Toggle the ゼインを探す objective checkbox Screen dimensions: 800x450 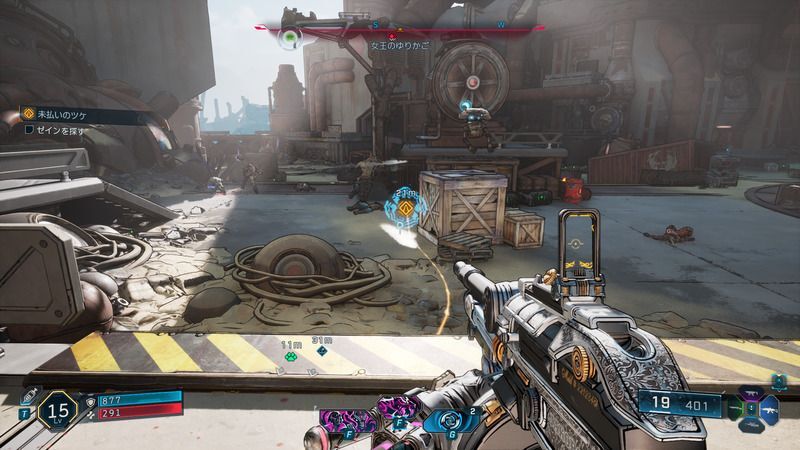point(29,130)
